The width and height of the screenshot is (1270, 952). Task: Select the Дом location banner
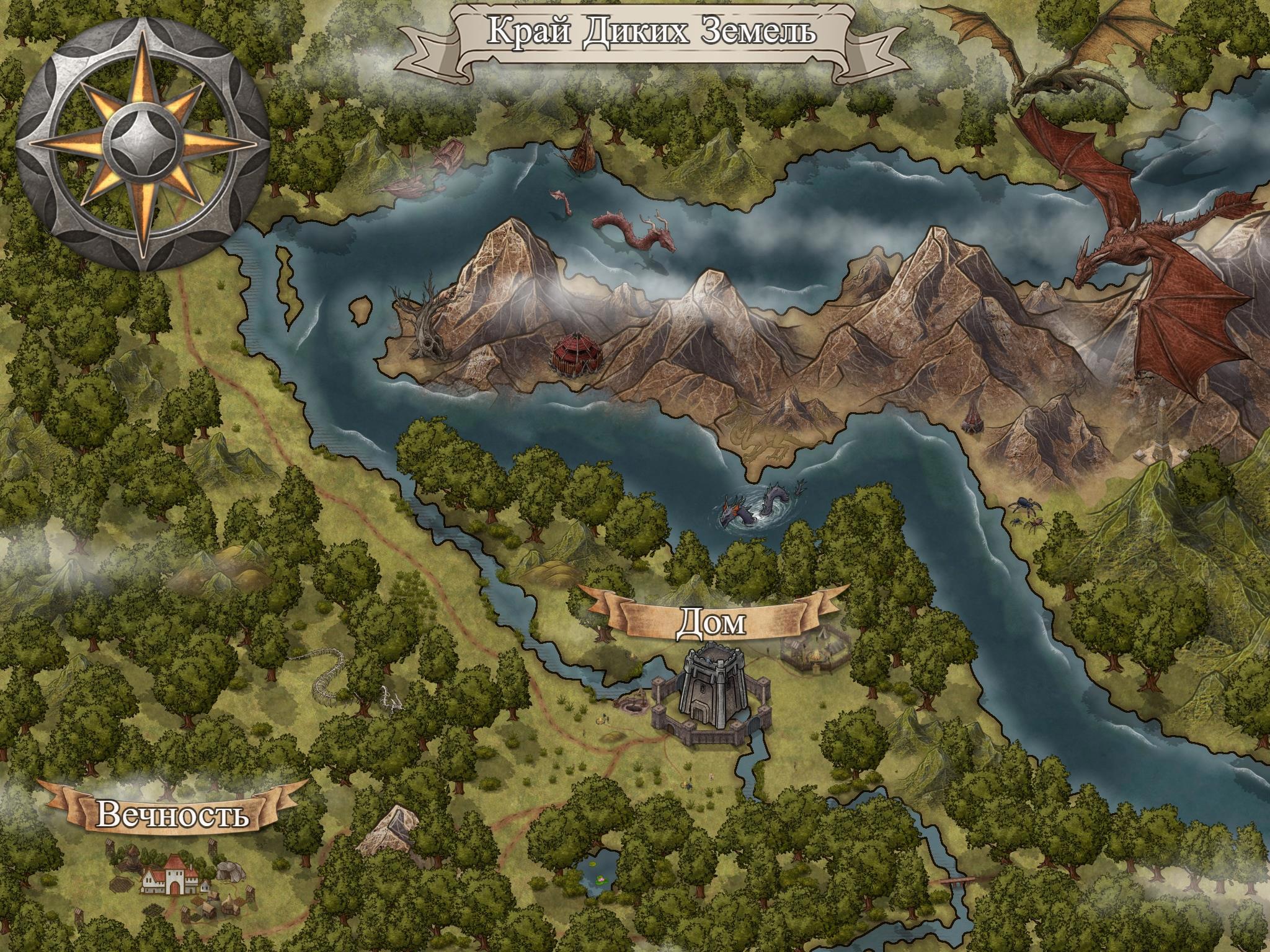coord(711,622)
